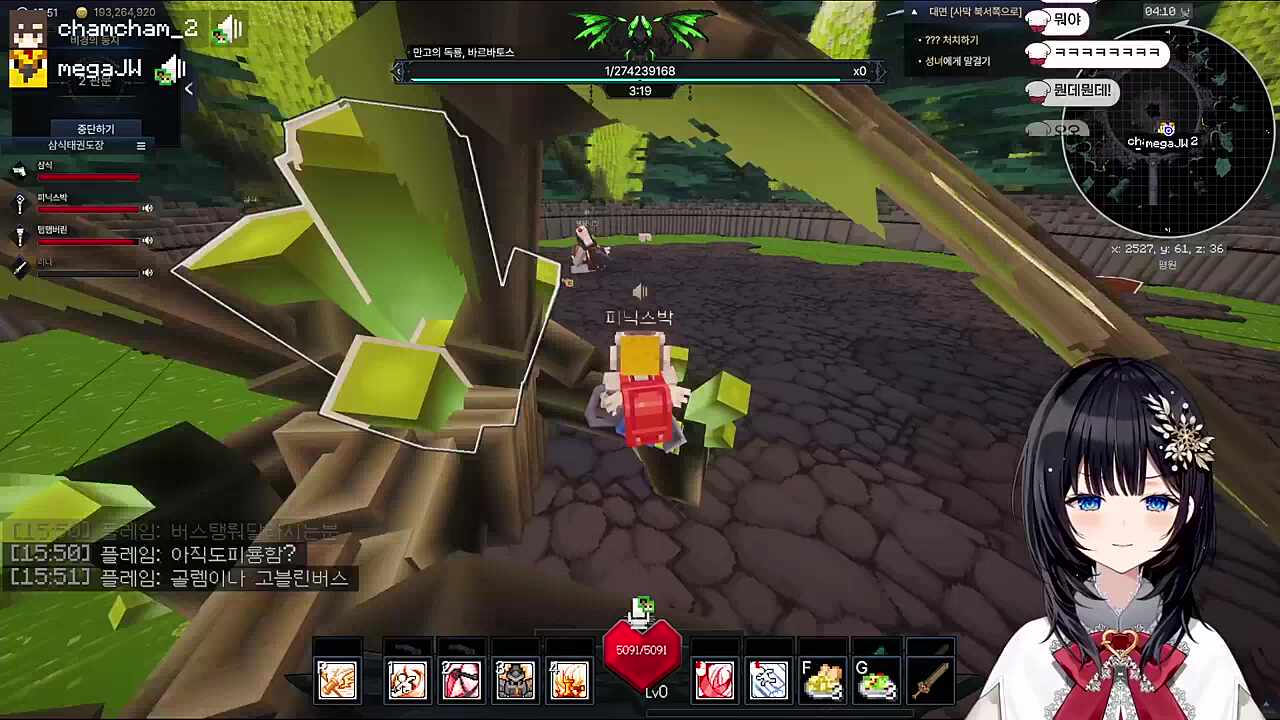
Task: Select the red swirl skill slot
Action: pos(715,680)
